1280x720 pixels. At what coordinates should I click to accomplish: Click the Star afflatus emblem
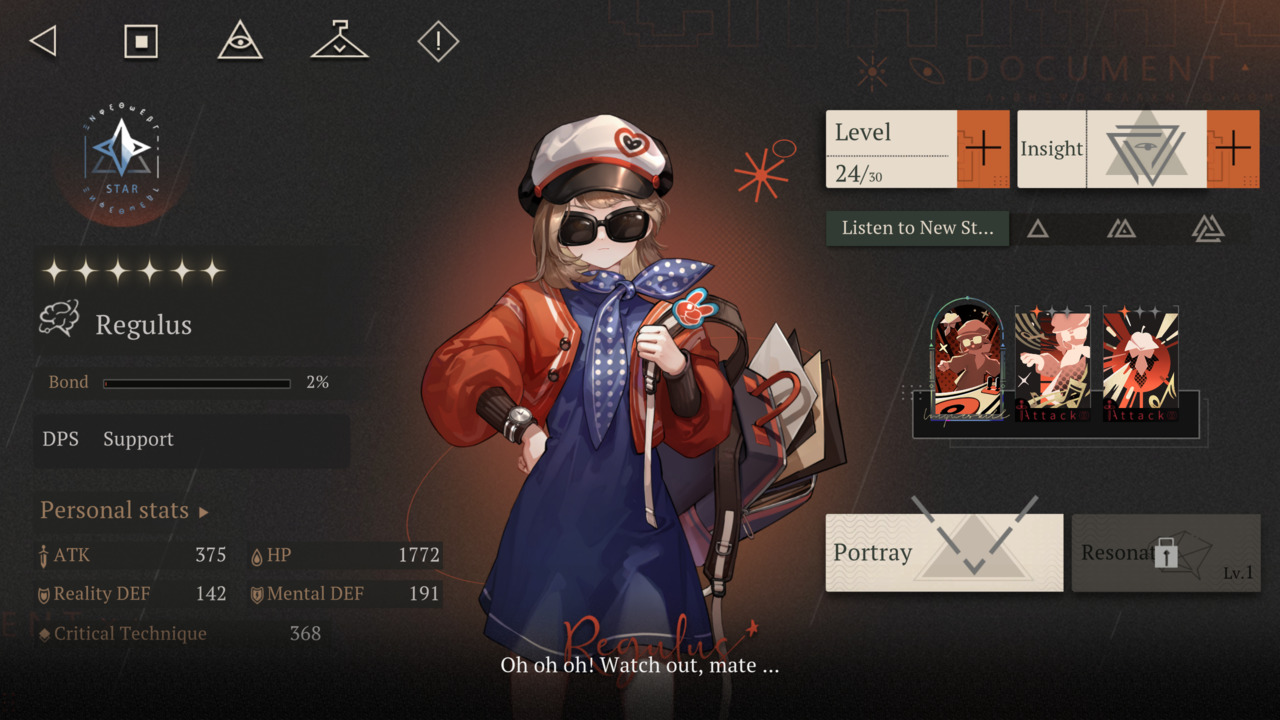122,155
